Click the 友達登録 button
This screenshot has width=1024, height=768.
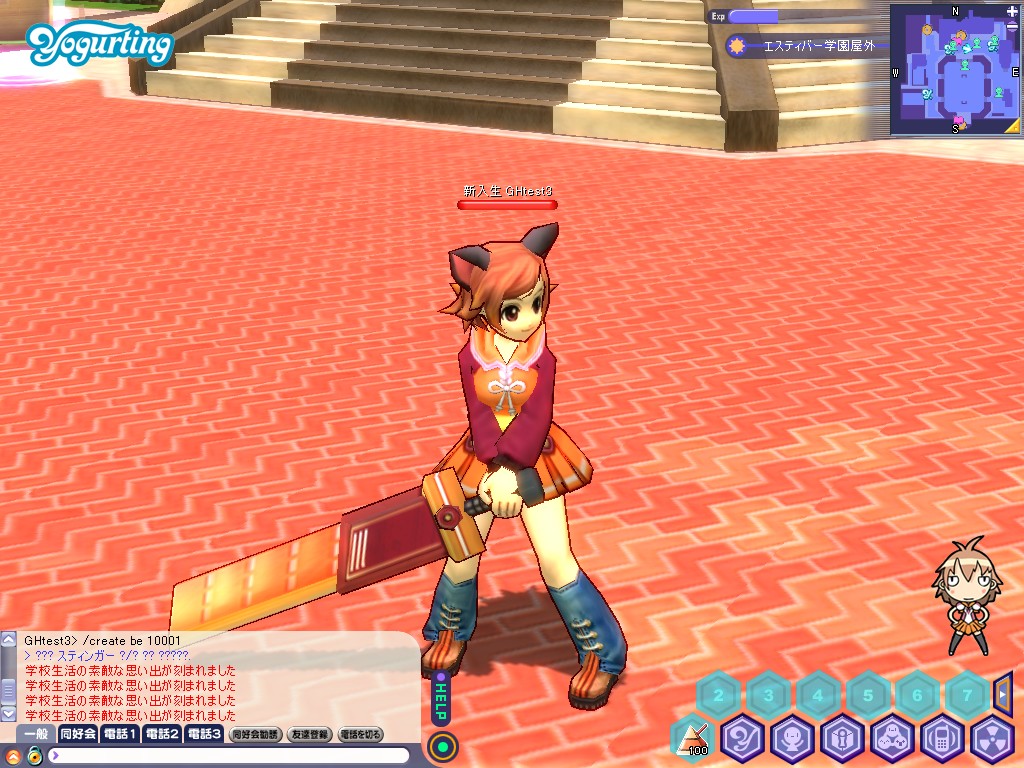[x=309, y=734]
